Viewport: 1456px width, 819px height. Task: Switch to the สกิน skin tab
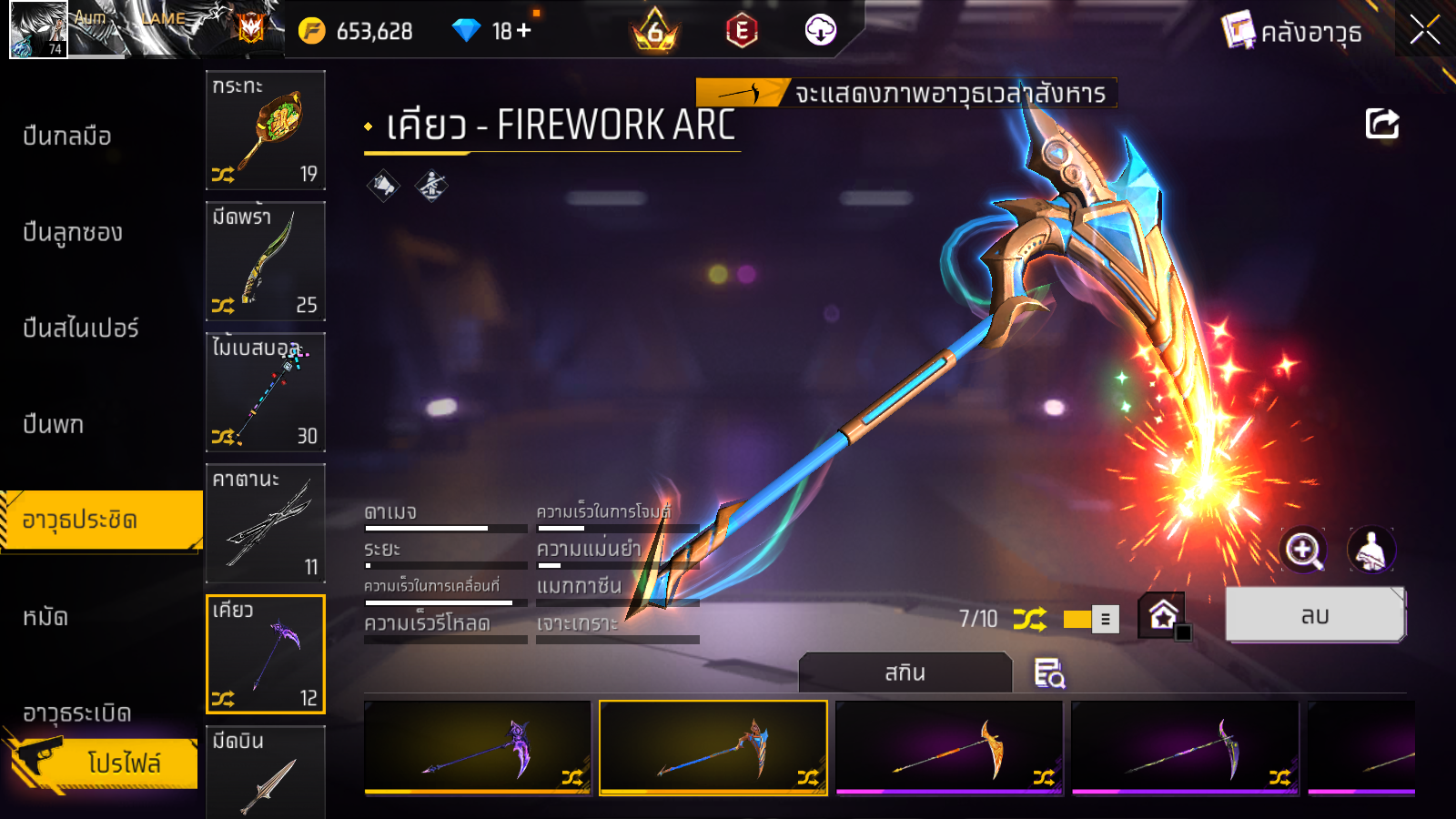pos(905,673)
